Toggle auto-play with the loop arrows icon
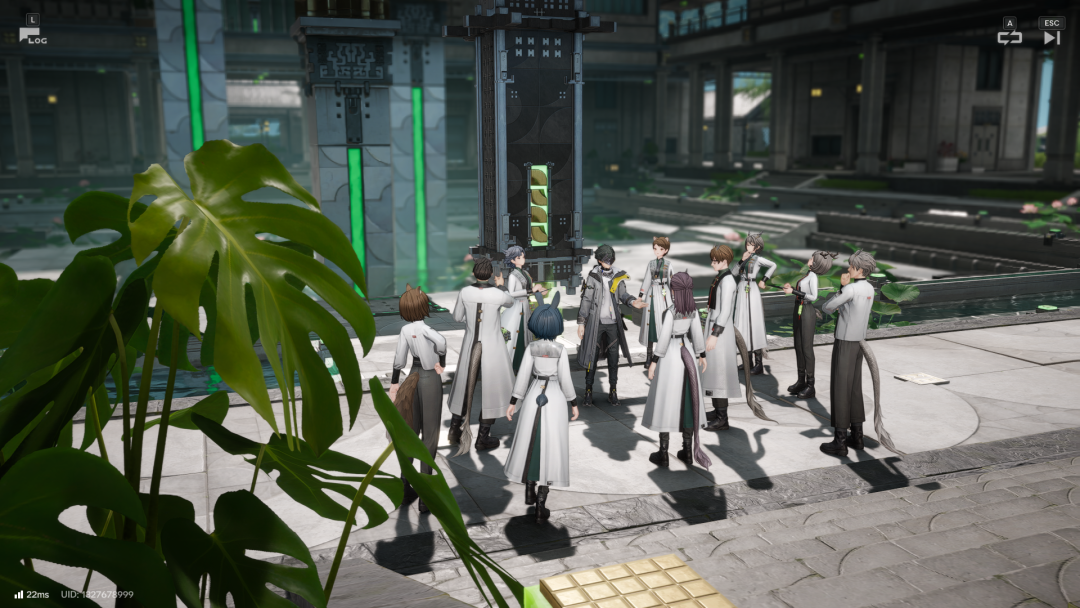 coord(1009,37)
